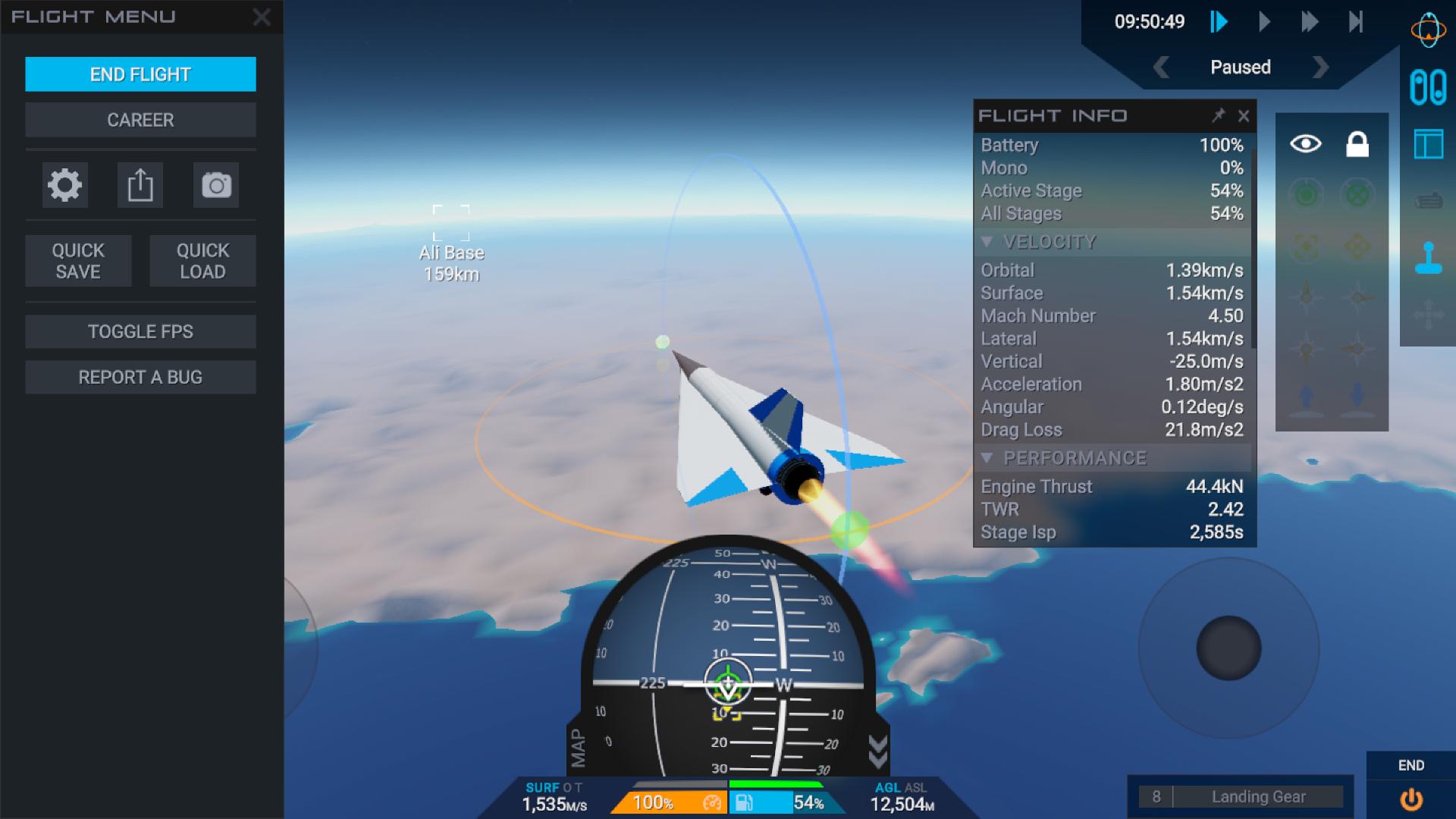Click the END power button
The height and width of the screenshot is (819, 1456).
click(x=1410, y=799)
